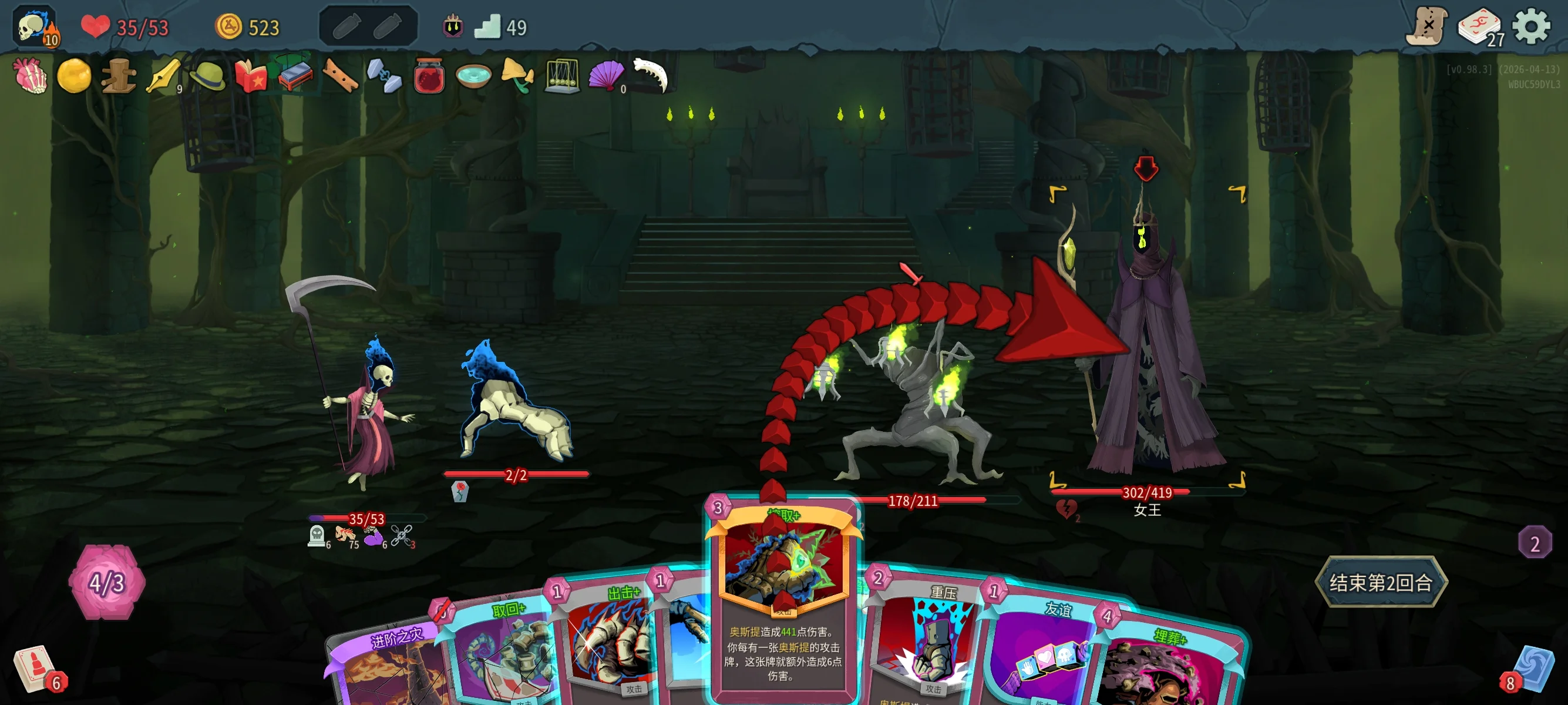
Task: Click the skull character portrait icon
Action: click(35, 27)
